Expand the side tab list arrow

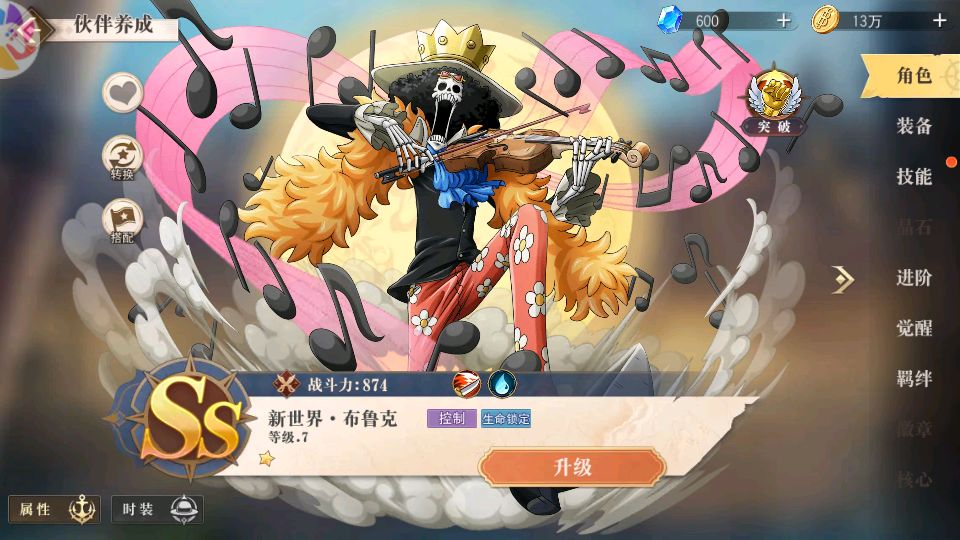(843, 280)
